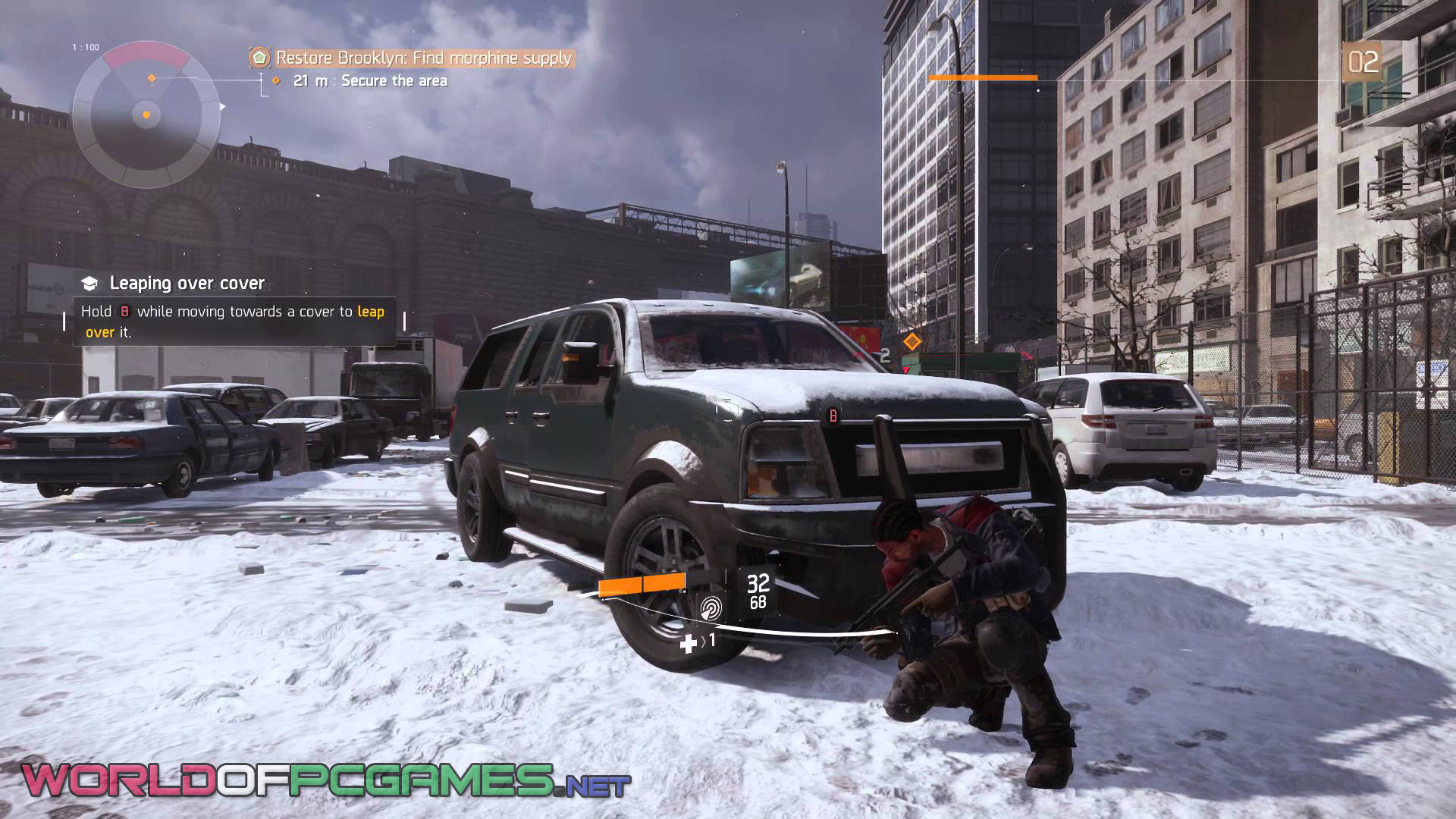1456x819 pixels.
Task: Click the WorldOfPCGames.net watermark logo
Action: coord(325,781)
